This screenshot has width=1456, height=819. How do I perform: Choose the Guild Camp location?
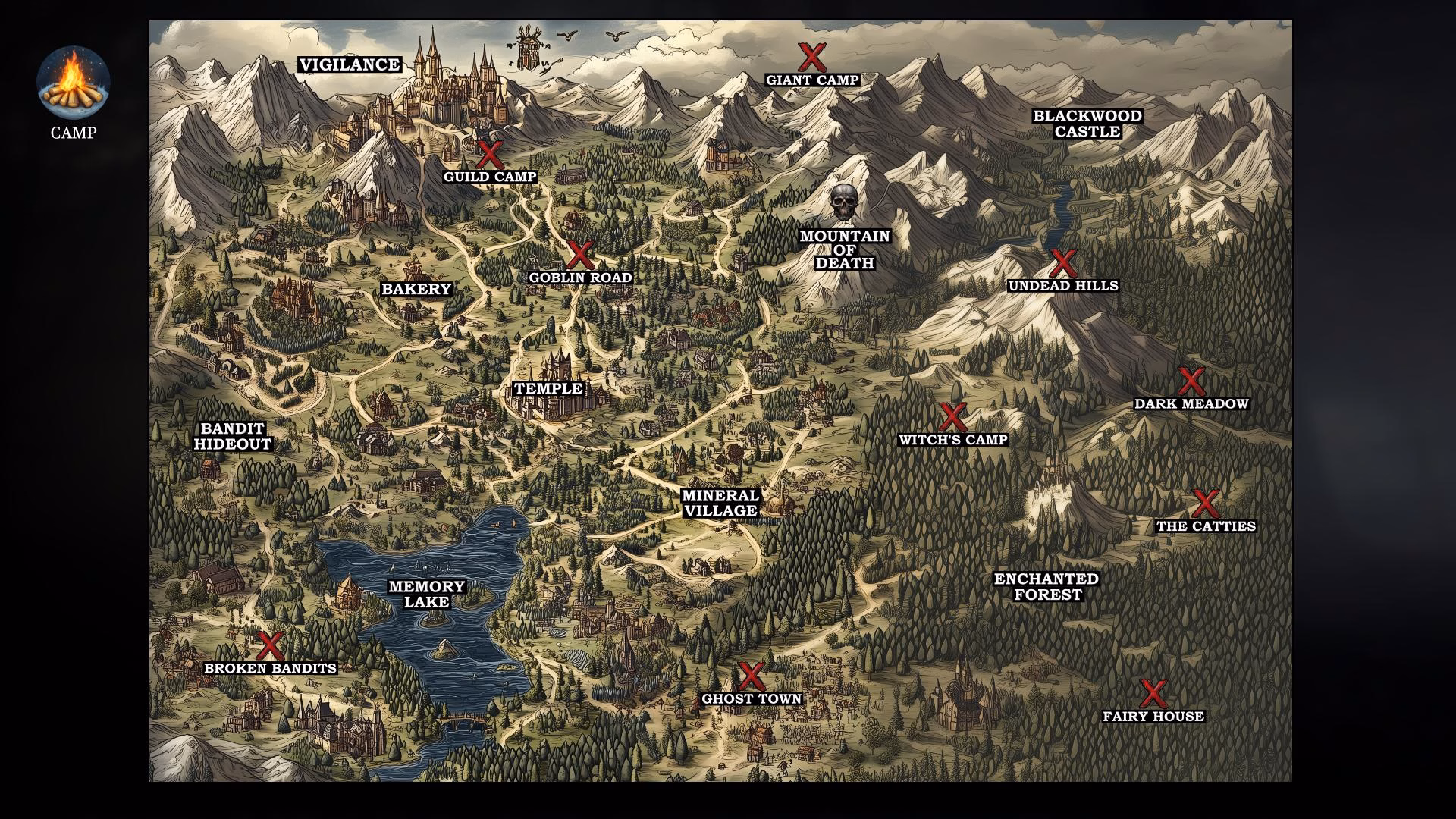490,155
